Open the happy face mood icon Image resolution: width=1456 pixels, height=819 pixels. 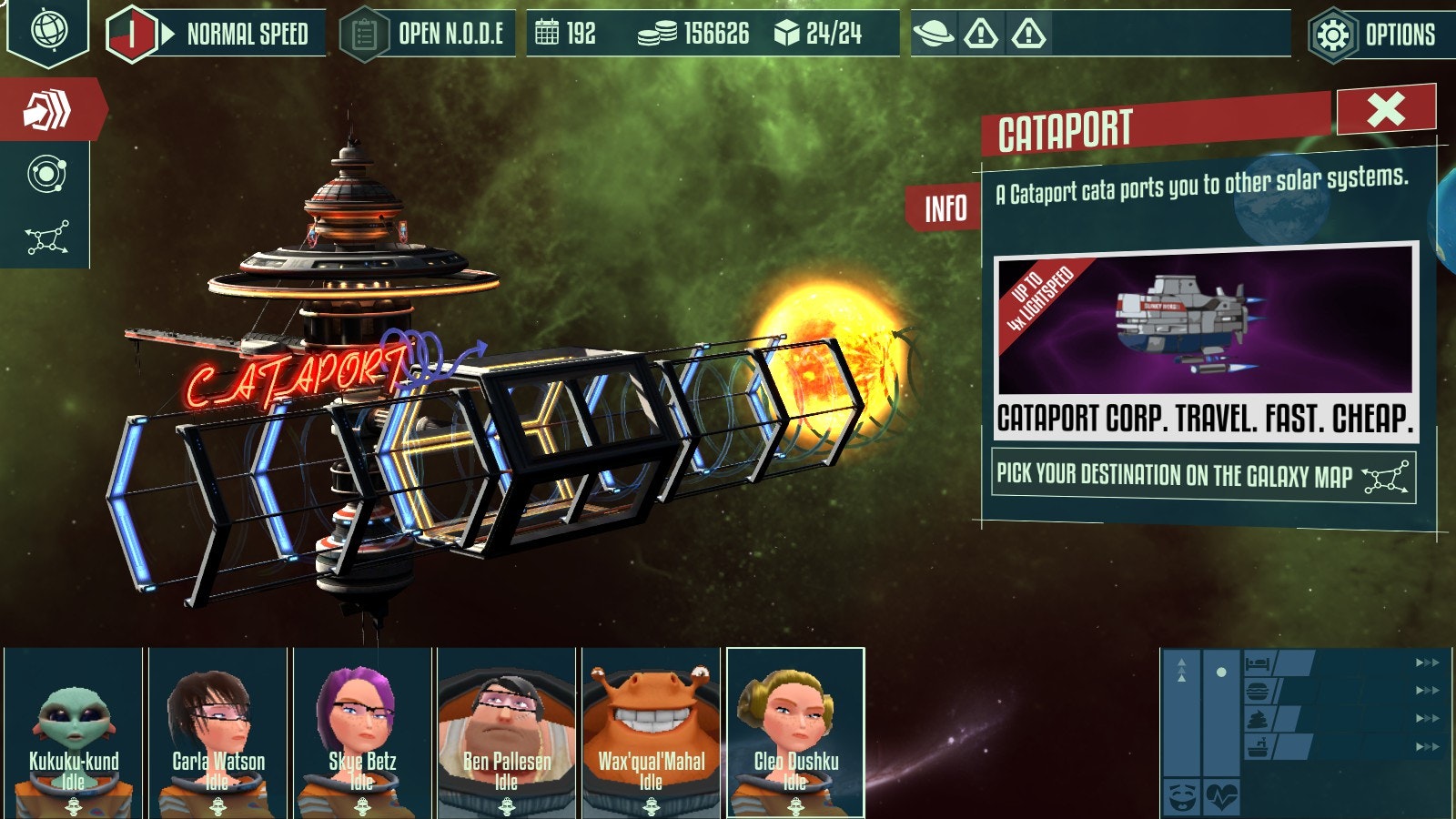[1180, 798]
